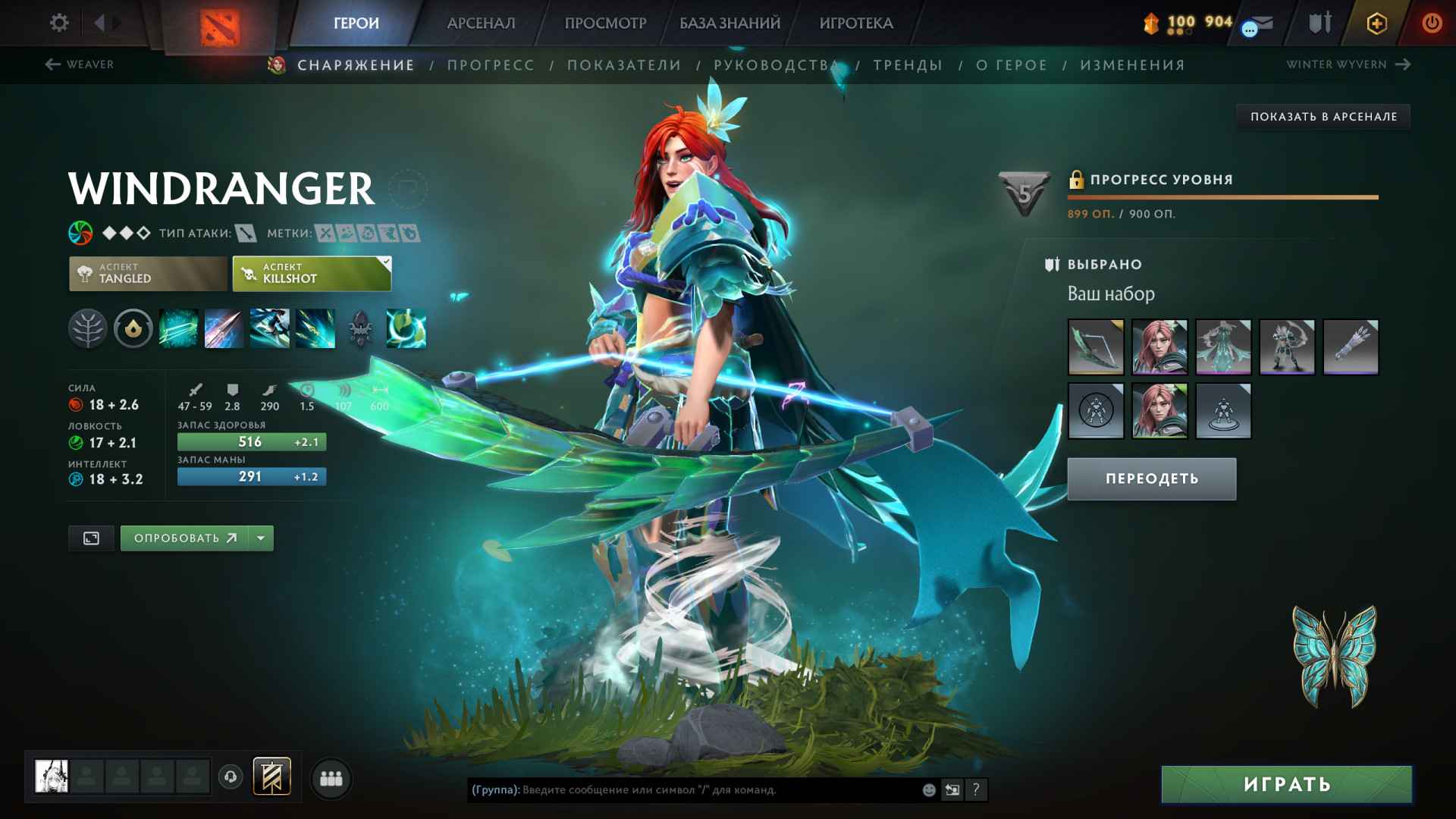This screenshot has height=819, width=1456.
Task: Select the Tangled aspect
Action: click(148, 274)
